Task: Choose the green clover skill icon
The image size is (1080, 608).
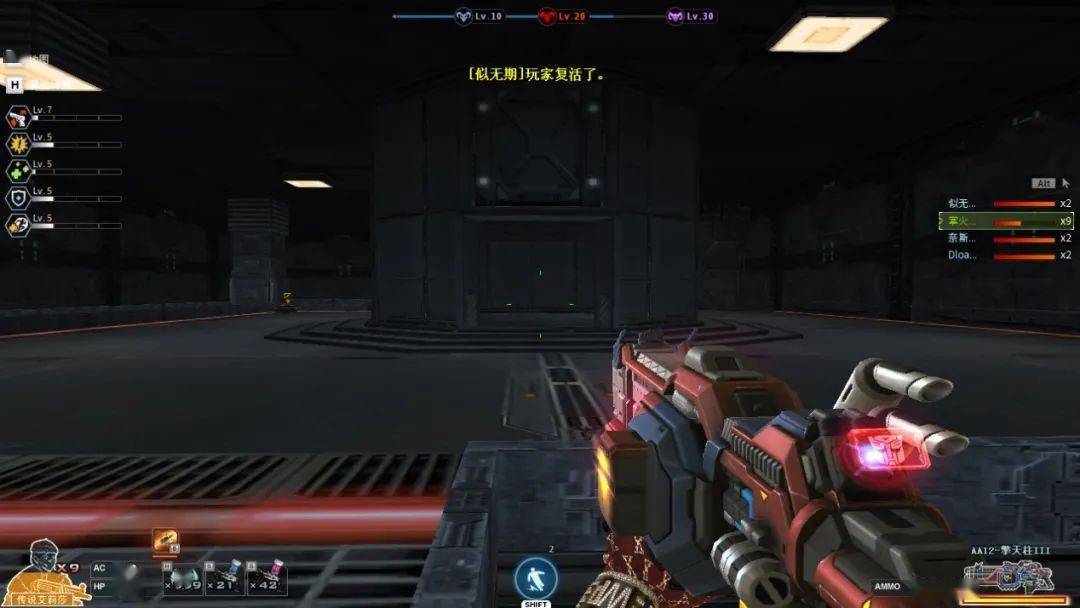Action: pos(16,171)
